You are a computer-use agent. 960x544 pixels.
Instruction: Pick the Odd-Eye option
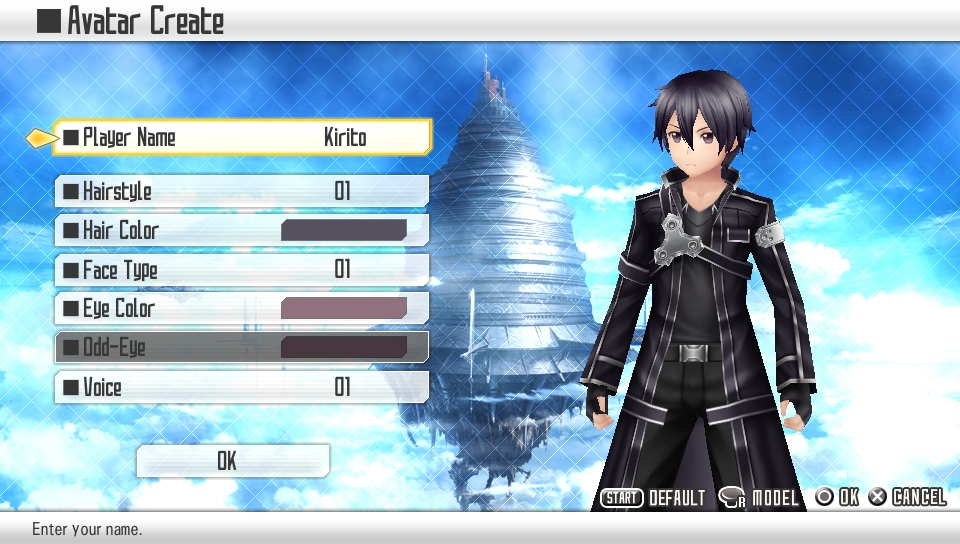click(242, 347)
